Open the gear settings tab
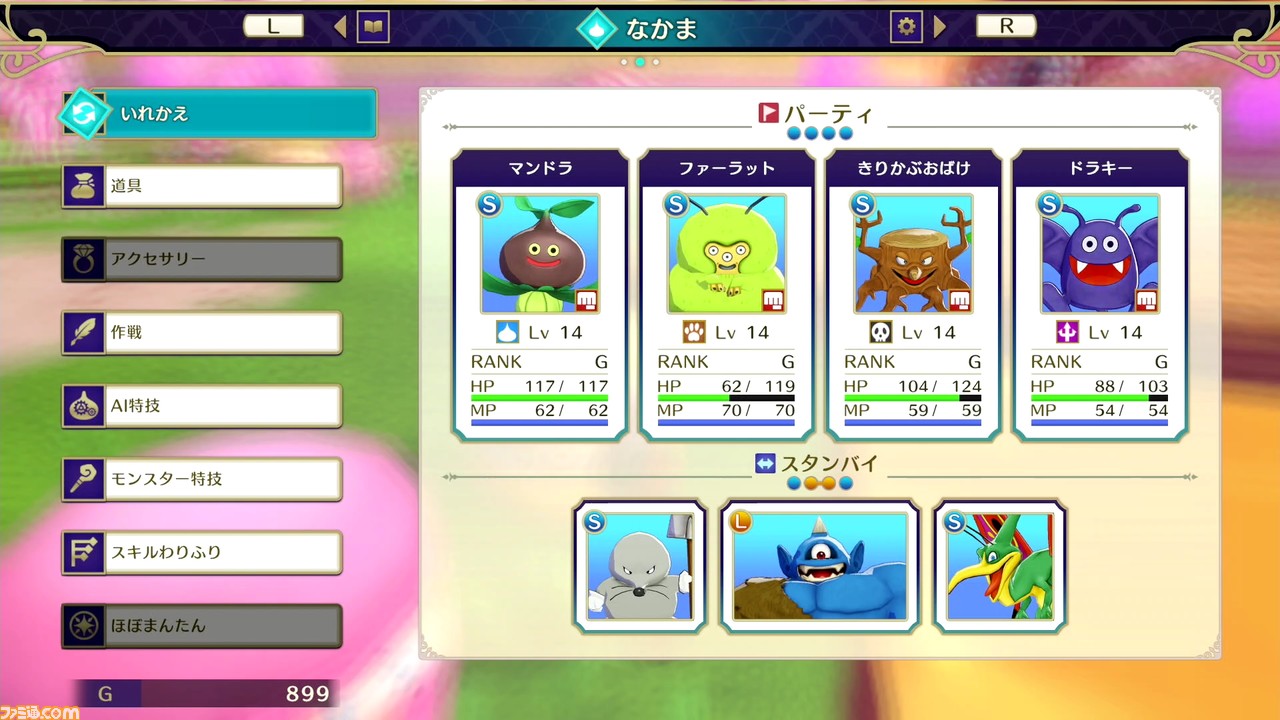The width and height of the screenshot is (1280, 720). (x=906, y=27)
